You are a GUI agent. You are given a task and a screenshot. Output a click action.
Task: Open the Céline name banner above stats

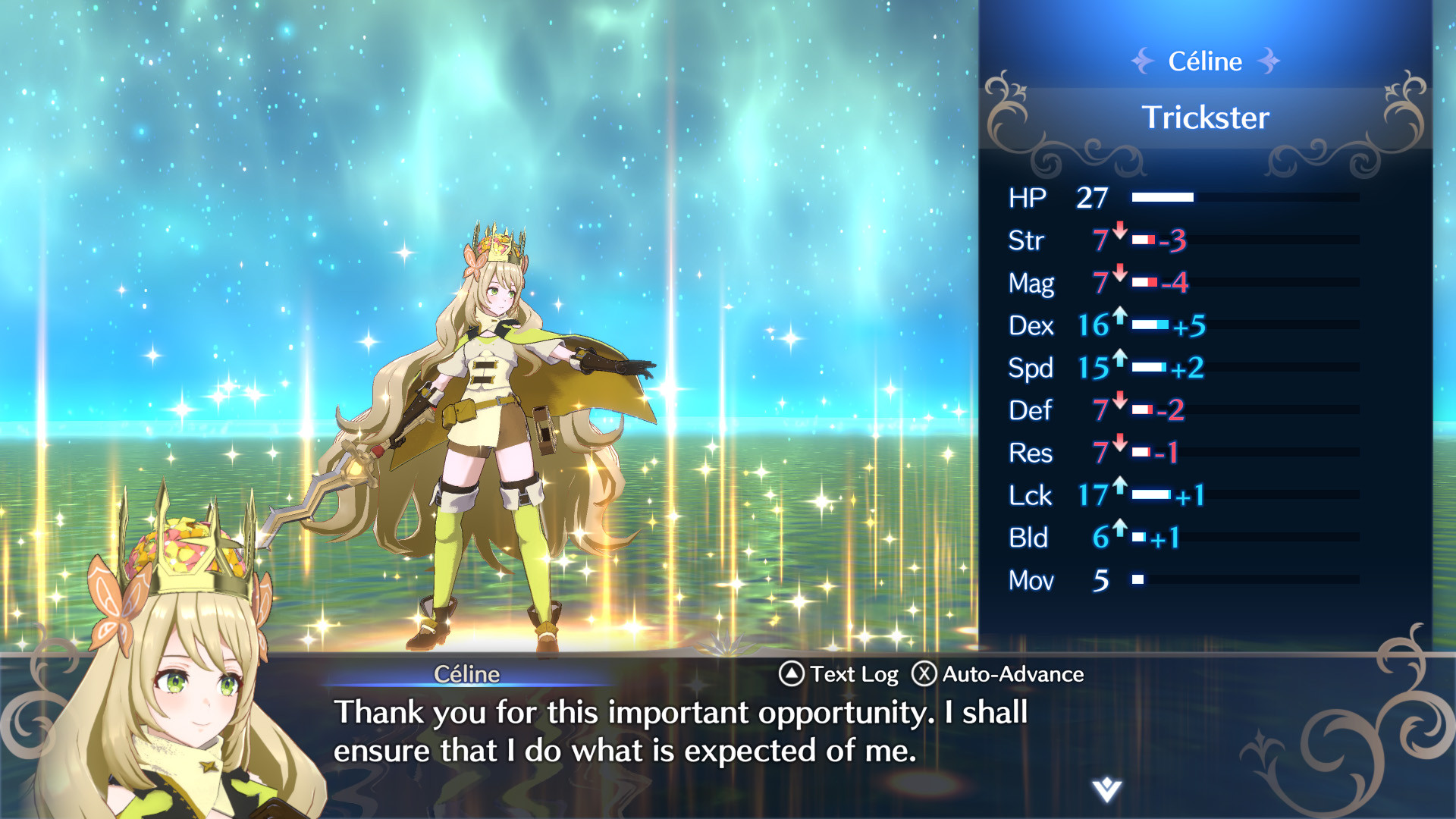(x=1206, y=61)
